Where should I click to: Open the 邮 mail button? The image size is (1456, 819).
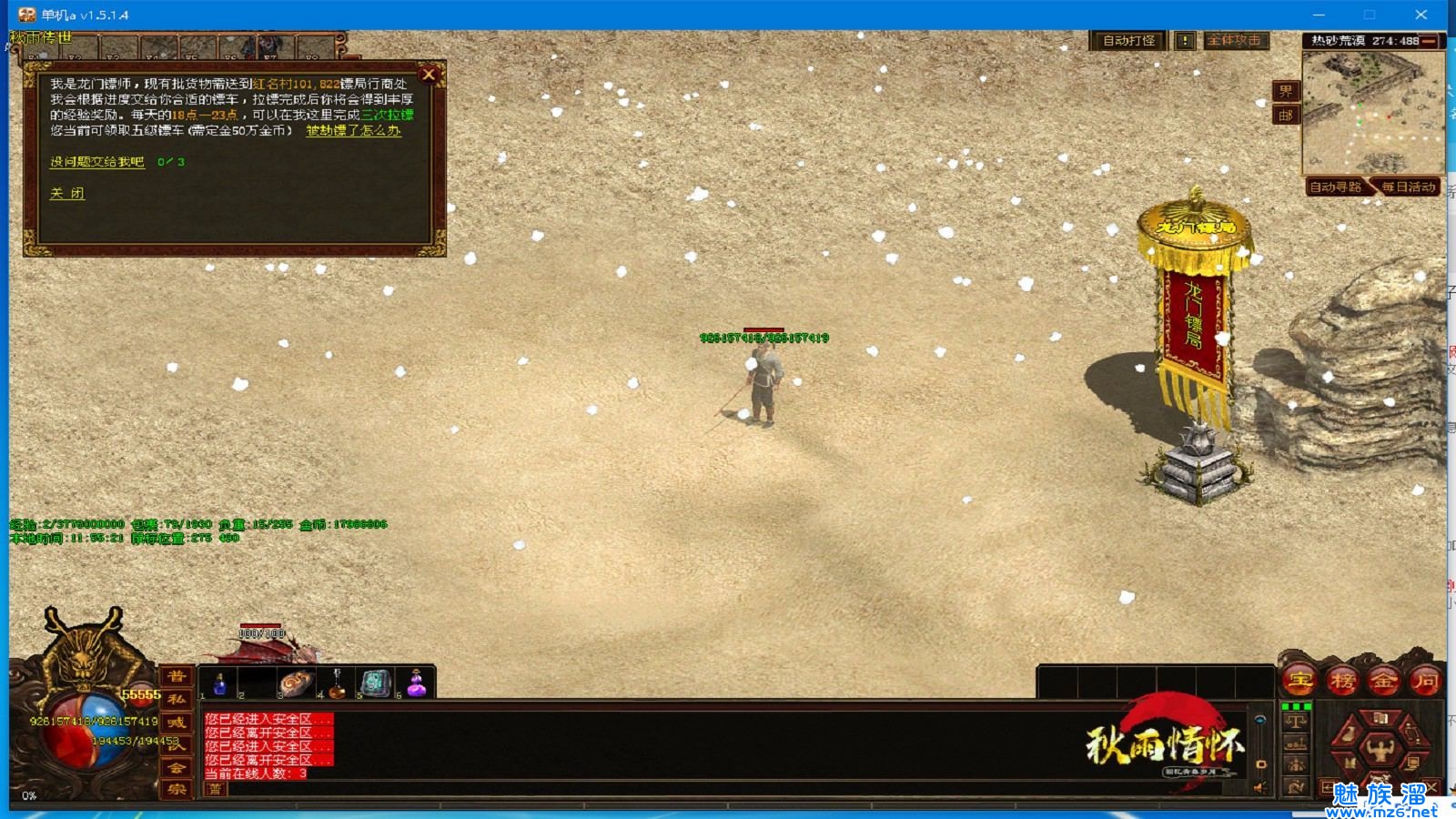pyautogui.click(x=1285, y=116)
